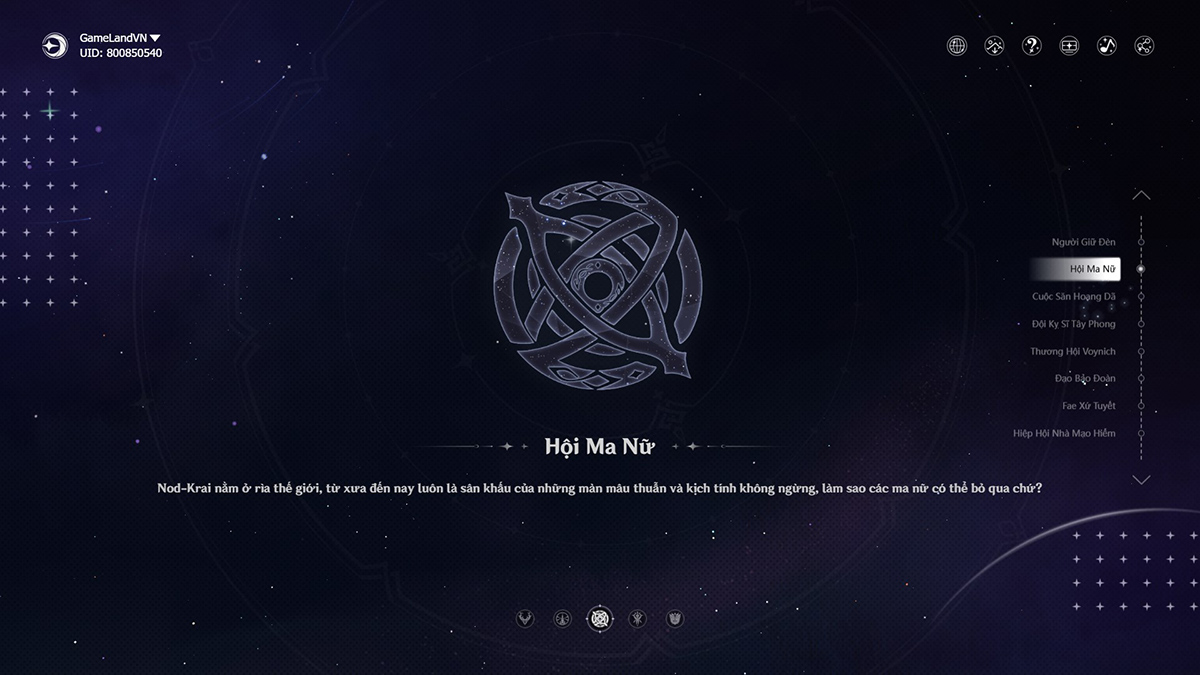Select the deer antler emblem icon
Viewport: 1200px width, 675px height.
(x=524, y=619)
